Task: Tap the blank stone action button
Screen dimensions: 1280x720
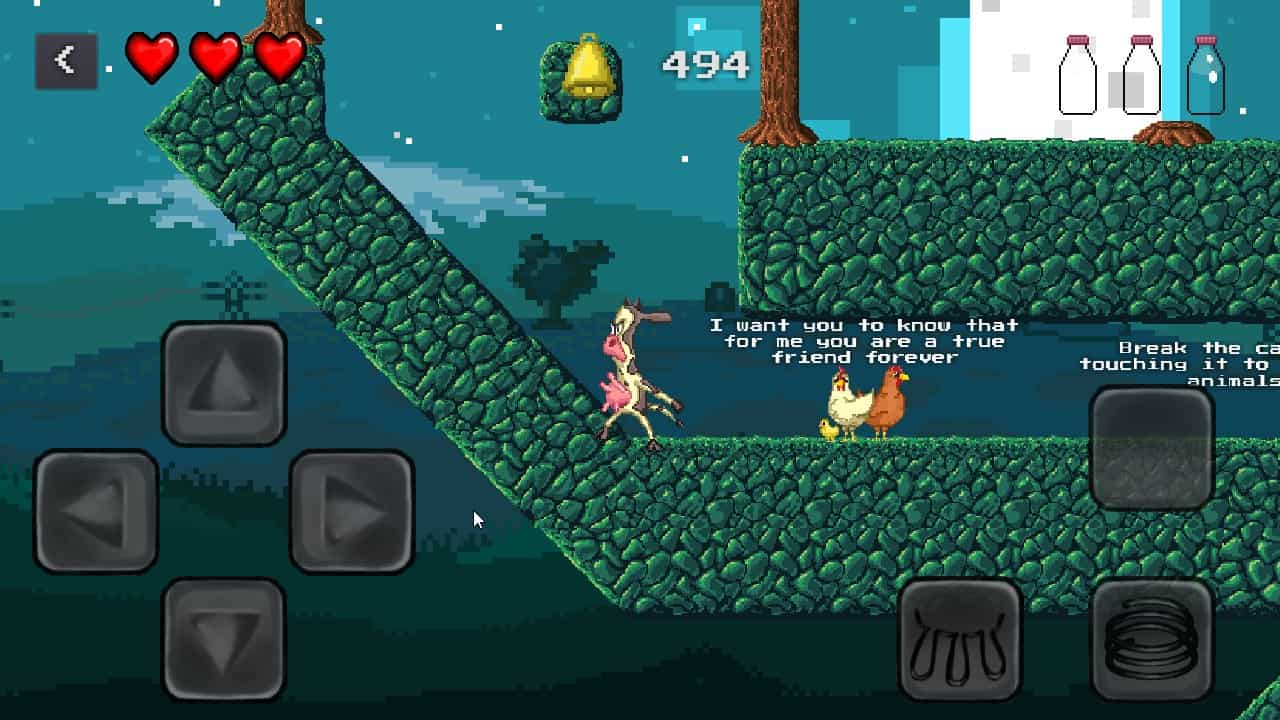Action: (1152, 447)
